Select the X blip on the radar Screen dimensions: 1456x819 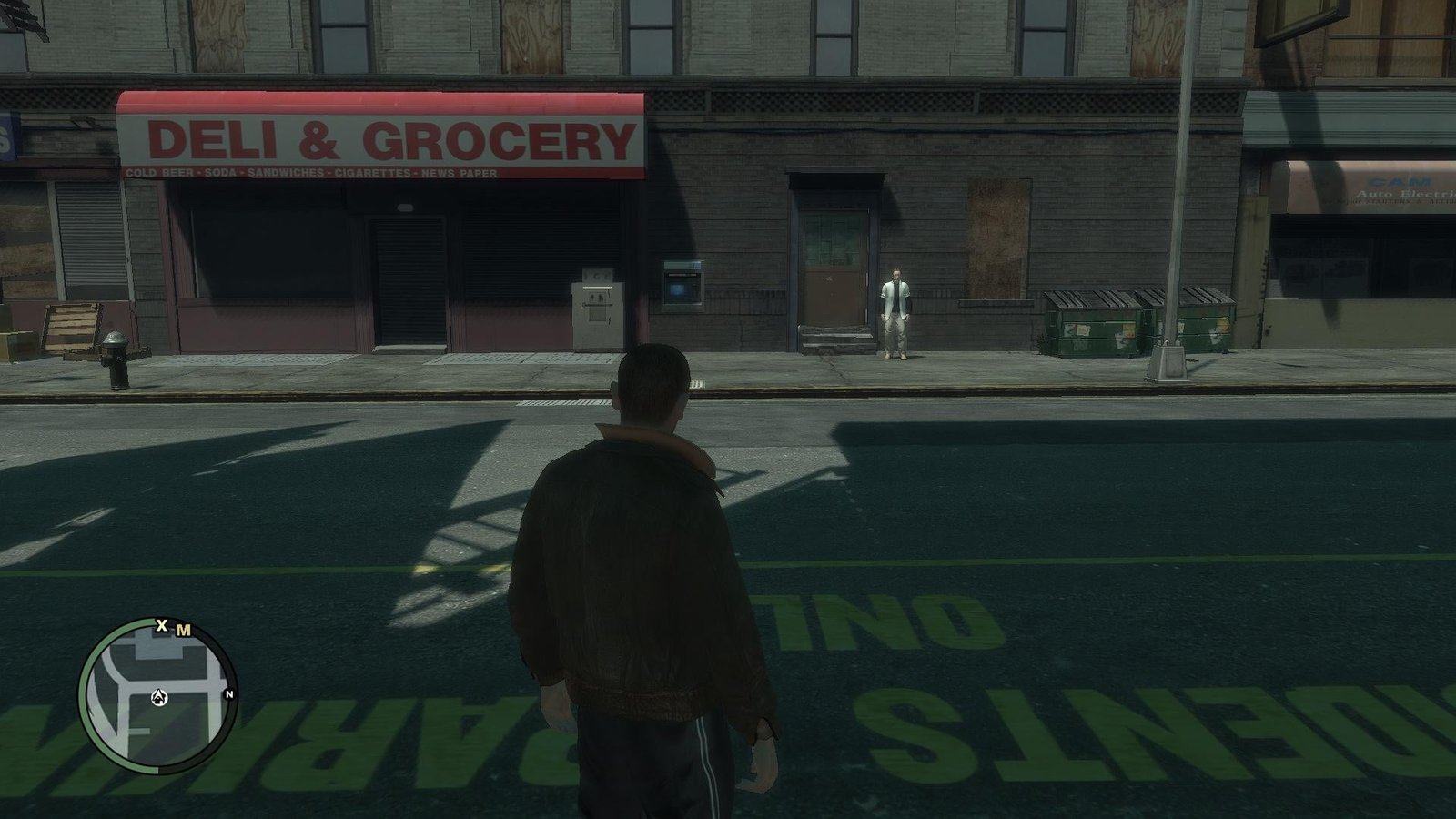pyautogui.click(x=162, y=625)
